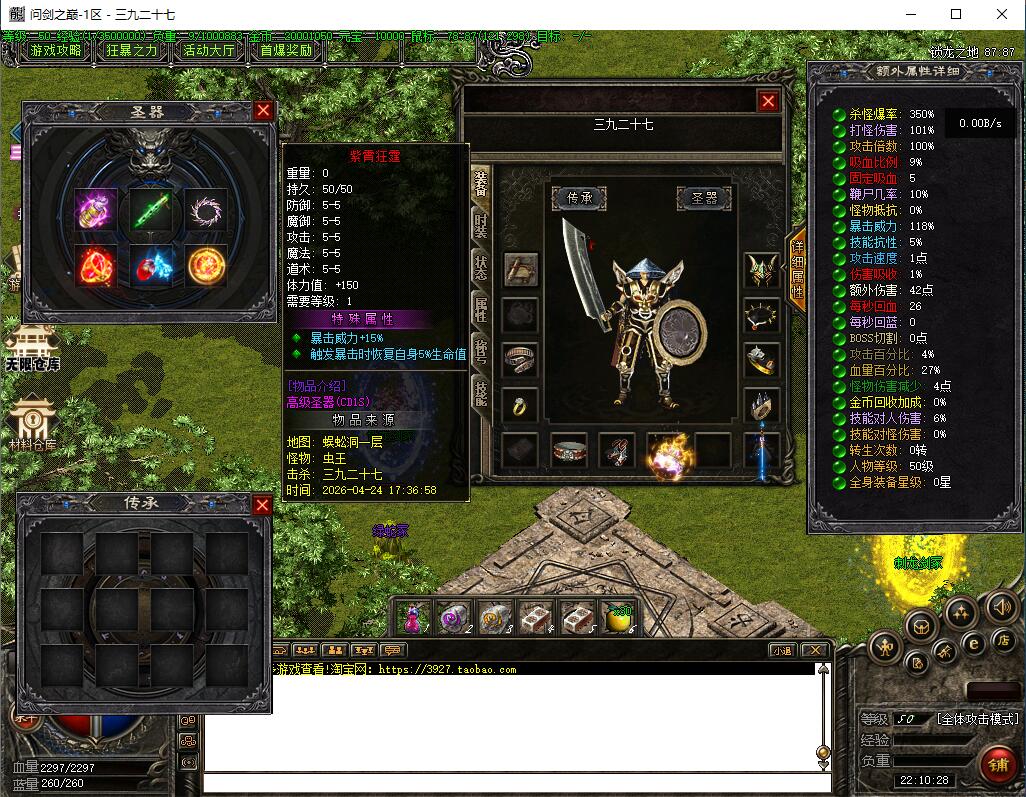
Task: Switch to the 时装 costume tab
Action: pos(481,225)
